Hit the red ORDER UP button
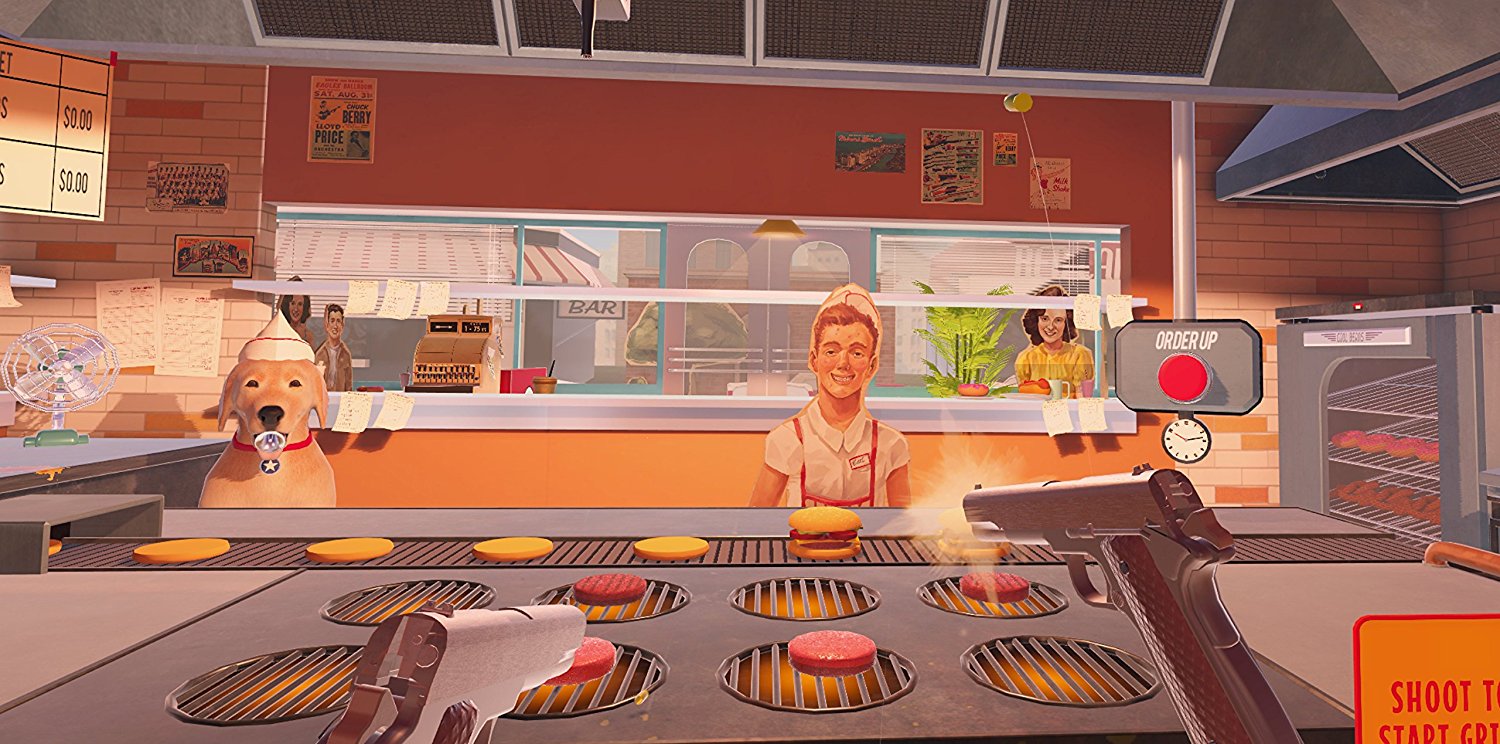1500x744 pixels. (1184, 377)
